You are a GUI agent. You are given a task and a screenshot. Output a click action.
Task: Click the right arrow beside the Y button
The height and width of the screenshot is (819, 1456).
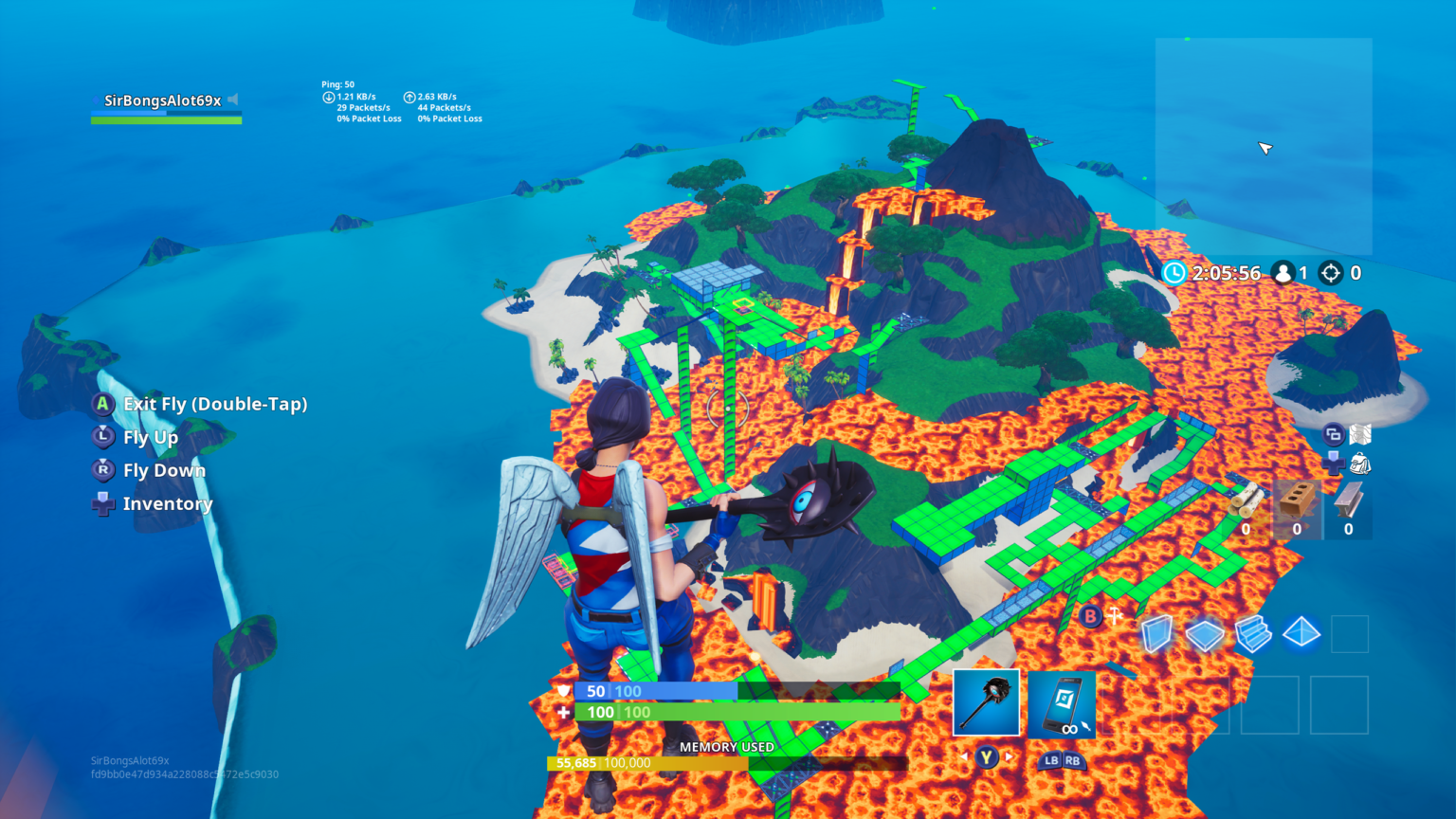[x=1009, y=758]
